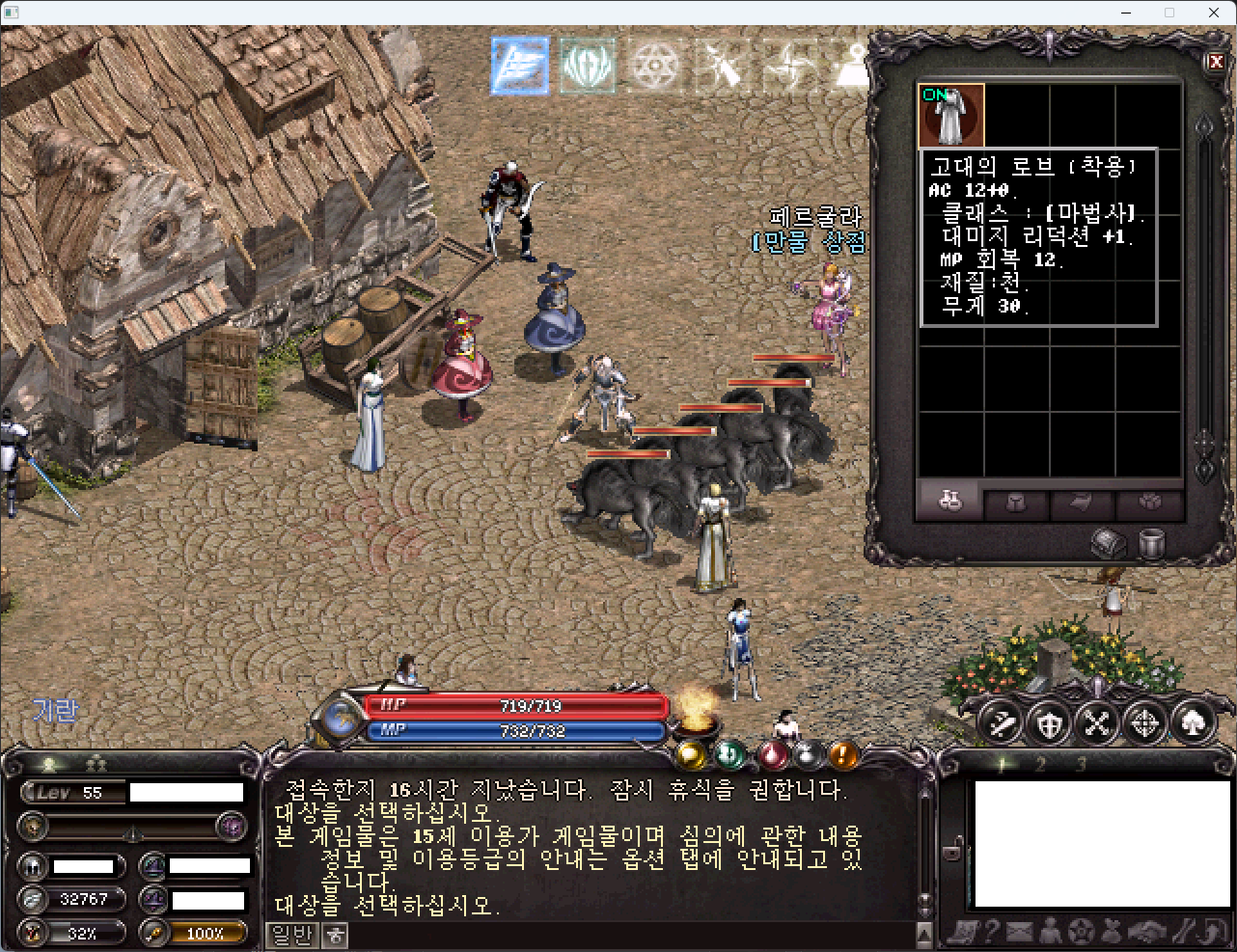1237x952 pixels.
Task: Open help with the question mark icon
Action: (989, 932)
